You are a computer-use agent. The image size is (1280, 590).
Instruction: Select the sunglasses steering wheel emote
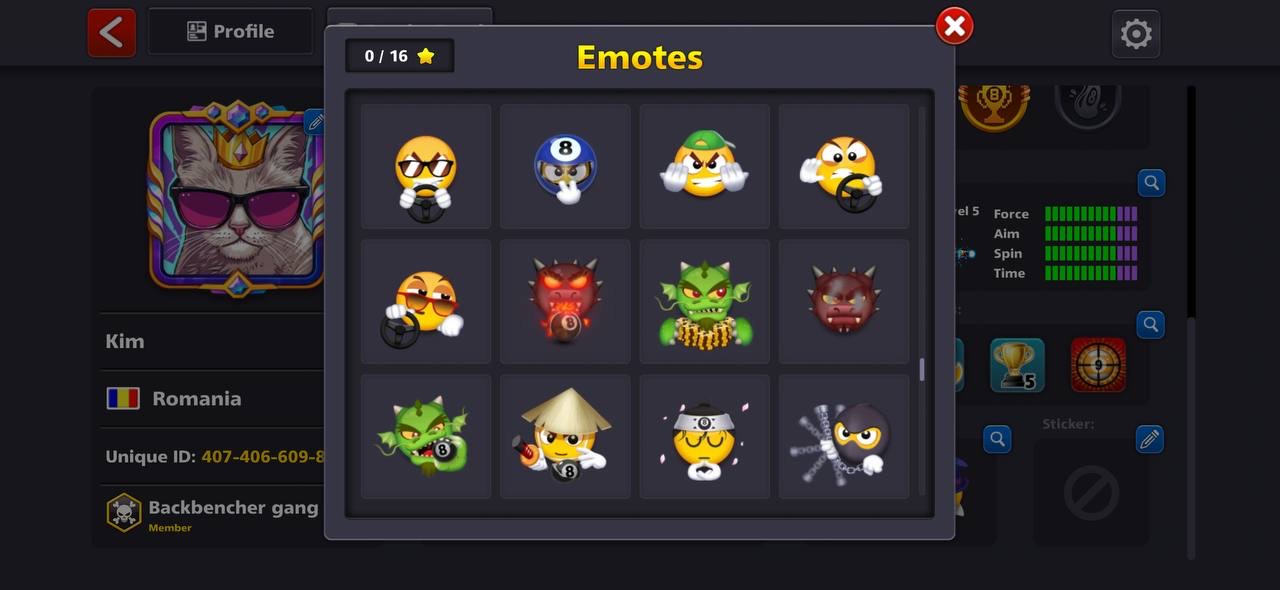(426, 167)
